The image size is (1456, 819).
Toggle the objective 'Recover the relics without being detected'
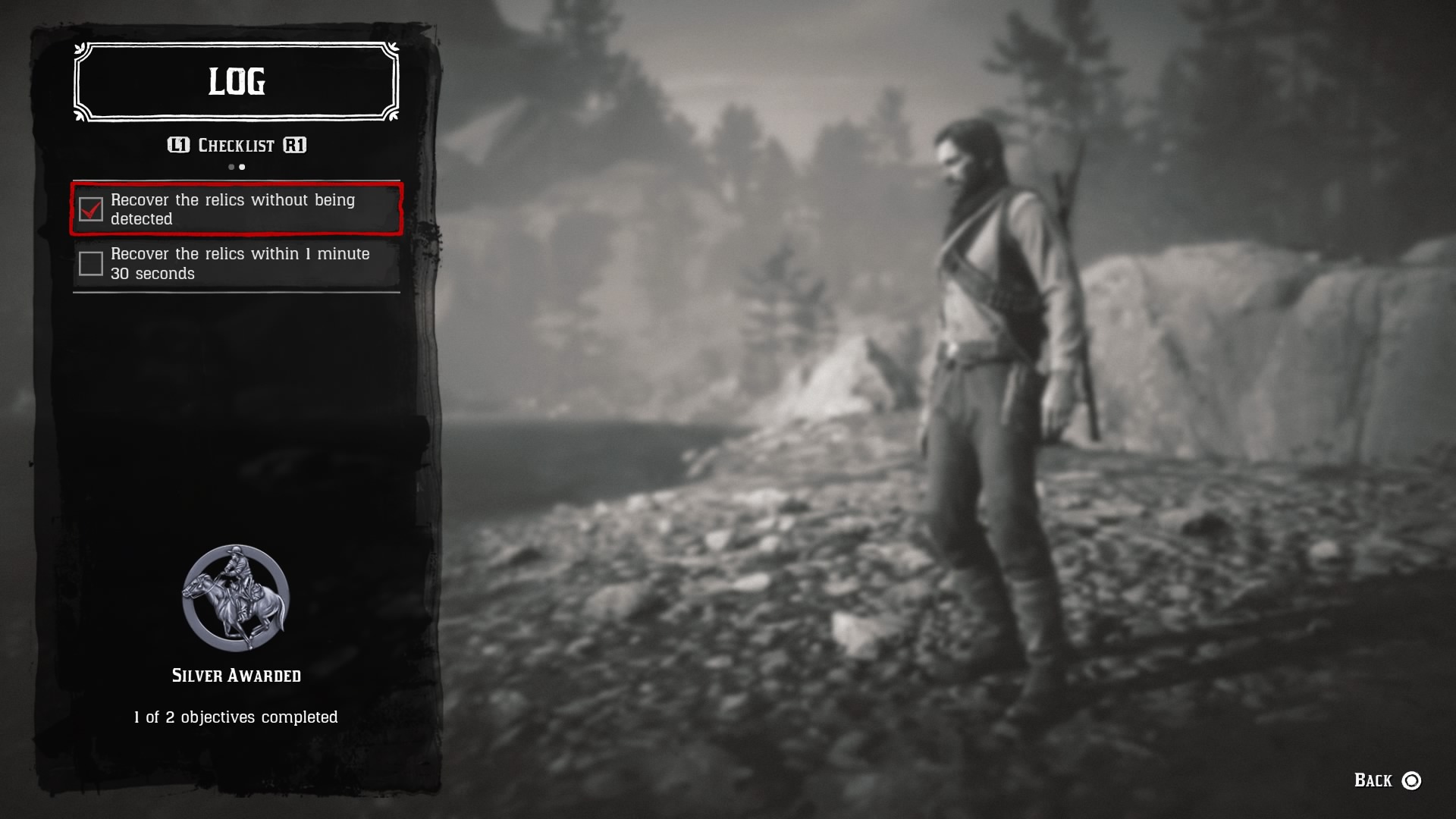pyautogui.click(x=235, y=211)
